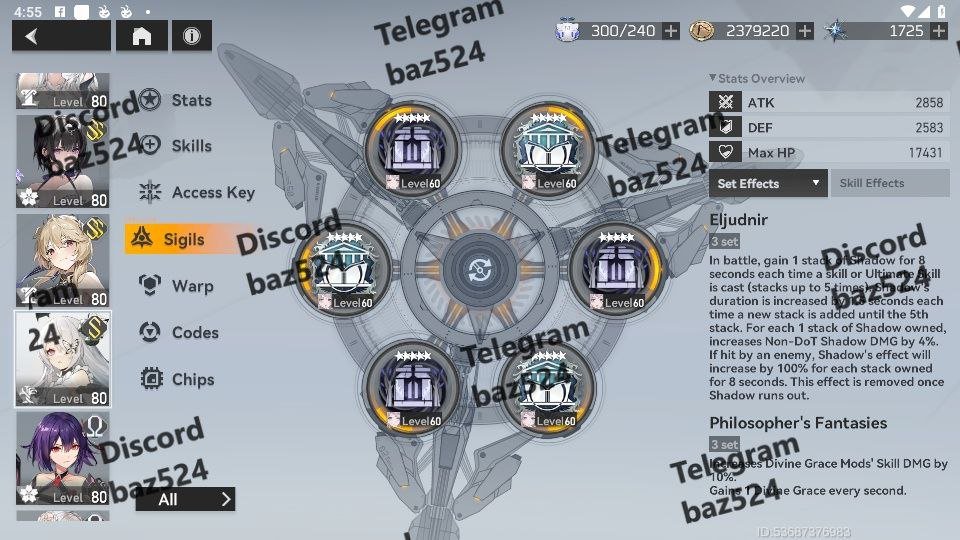Viewport: 960px width, 540px height.
Task: Select the Access Key tab
Action: (211, 193)
